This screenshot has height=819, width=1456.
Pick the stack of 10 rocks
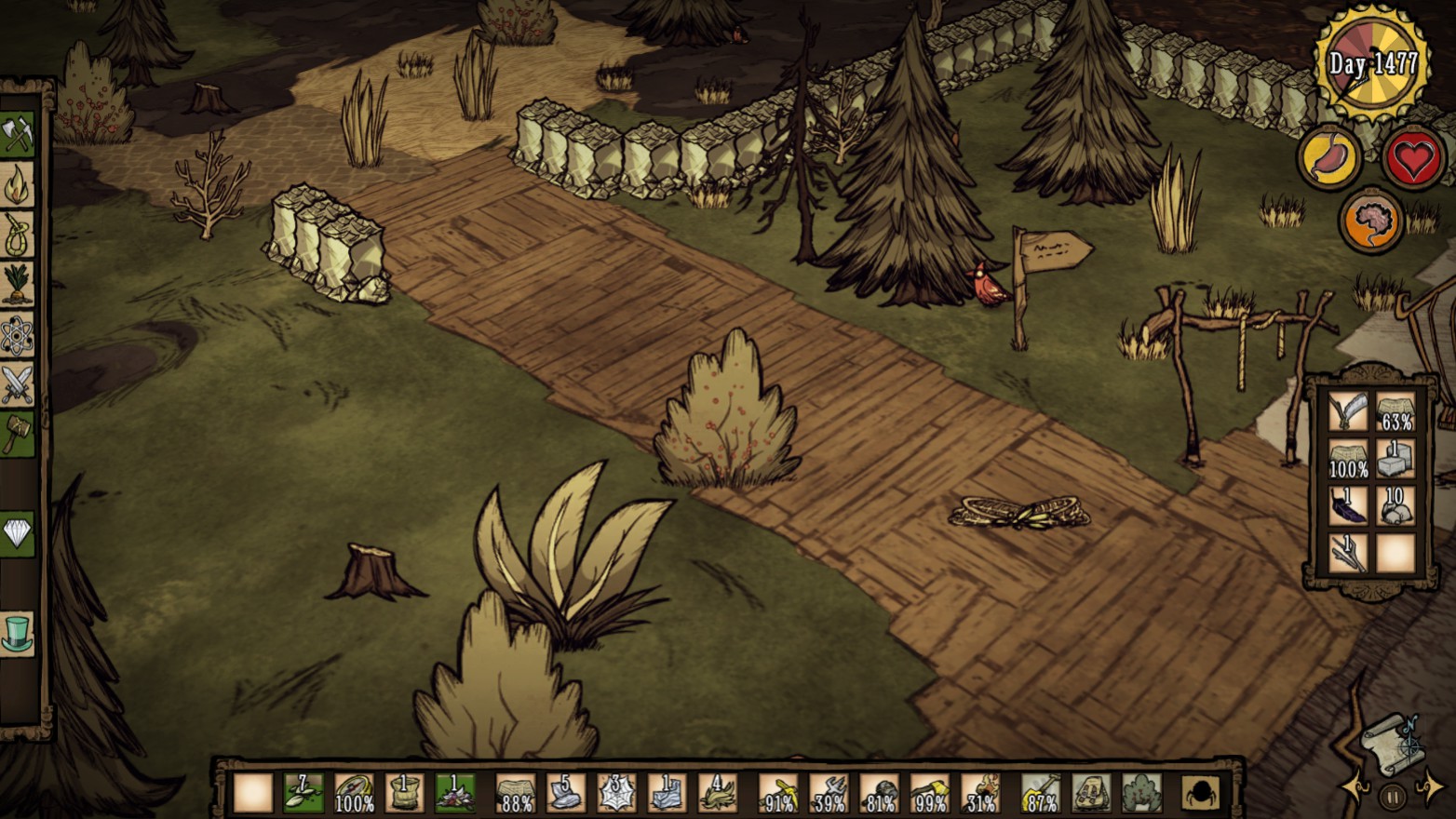[x=1395, y=505]
